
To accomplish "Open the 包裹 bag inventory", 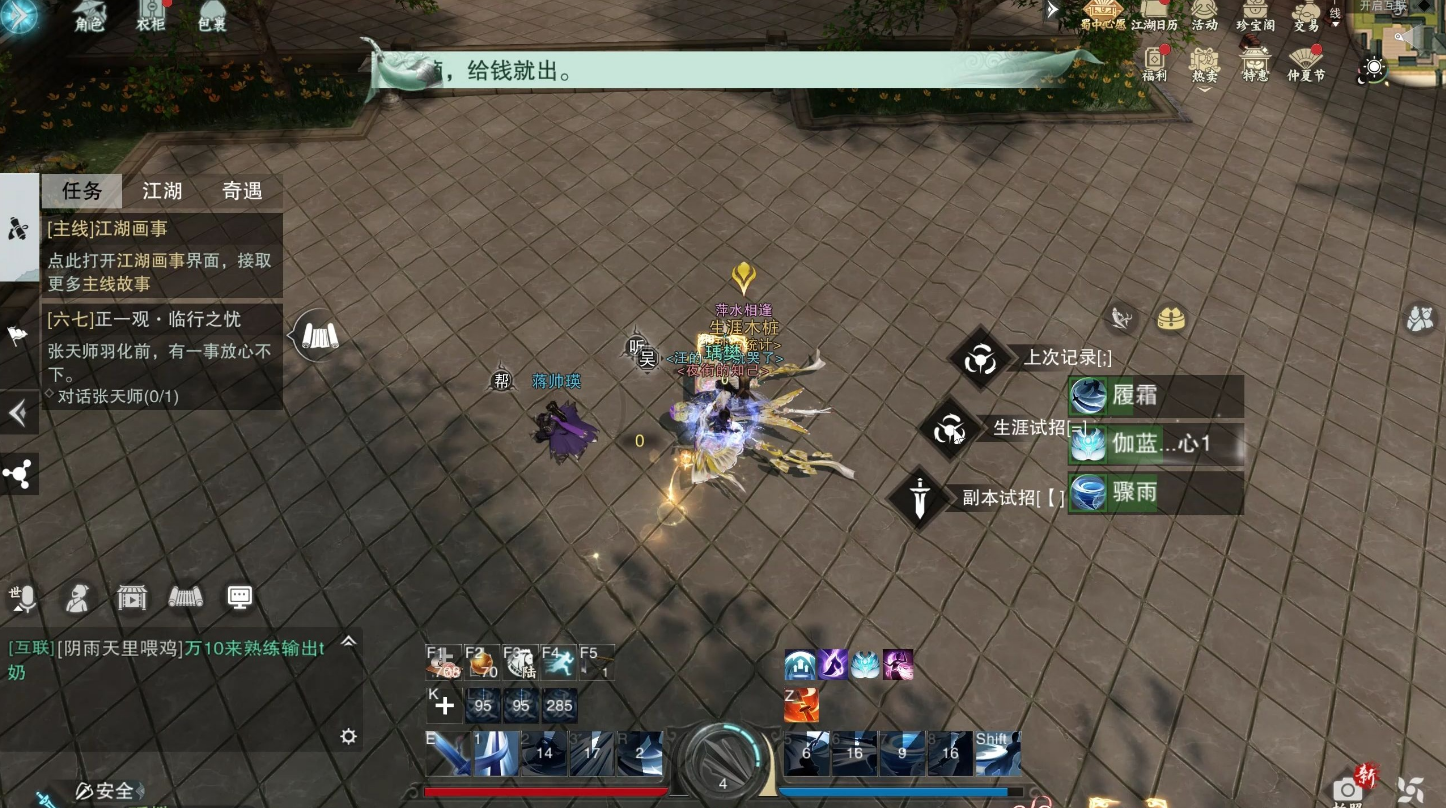I will [x=212, y=14].
